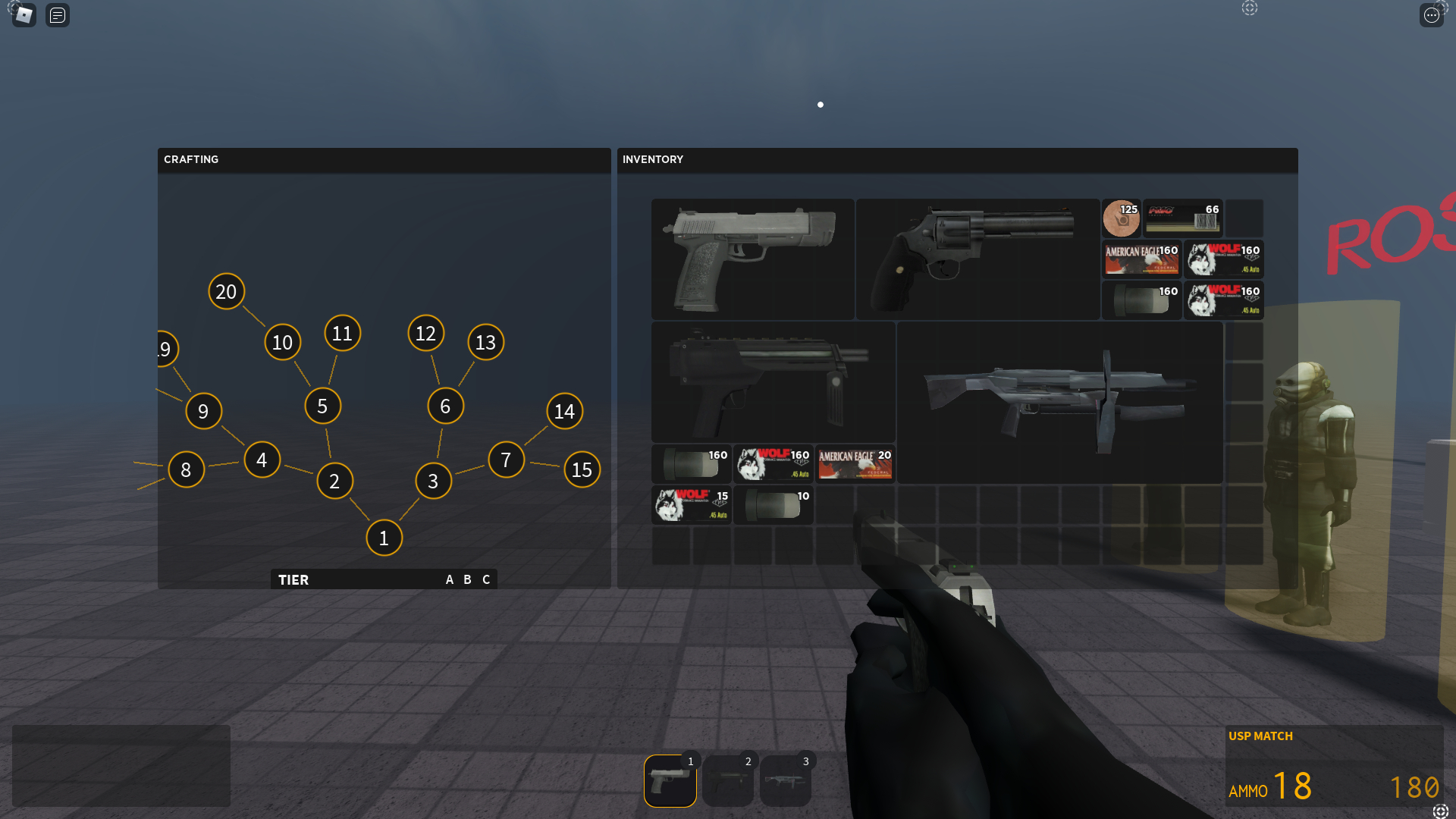Open the Roblox menu
The width and height of the screenshot is (1456, 819).
(24, 14)
